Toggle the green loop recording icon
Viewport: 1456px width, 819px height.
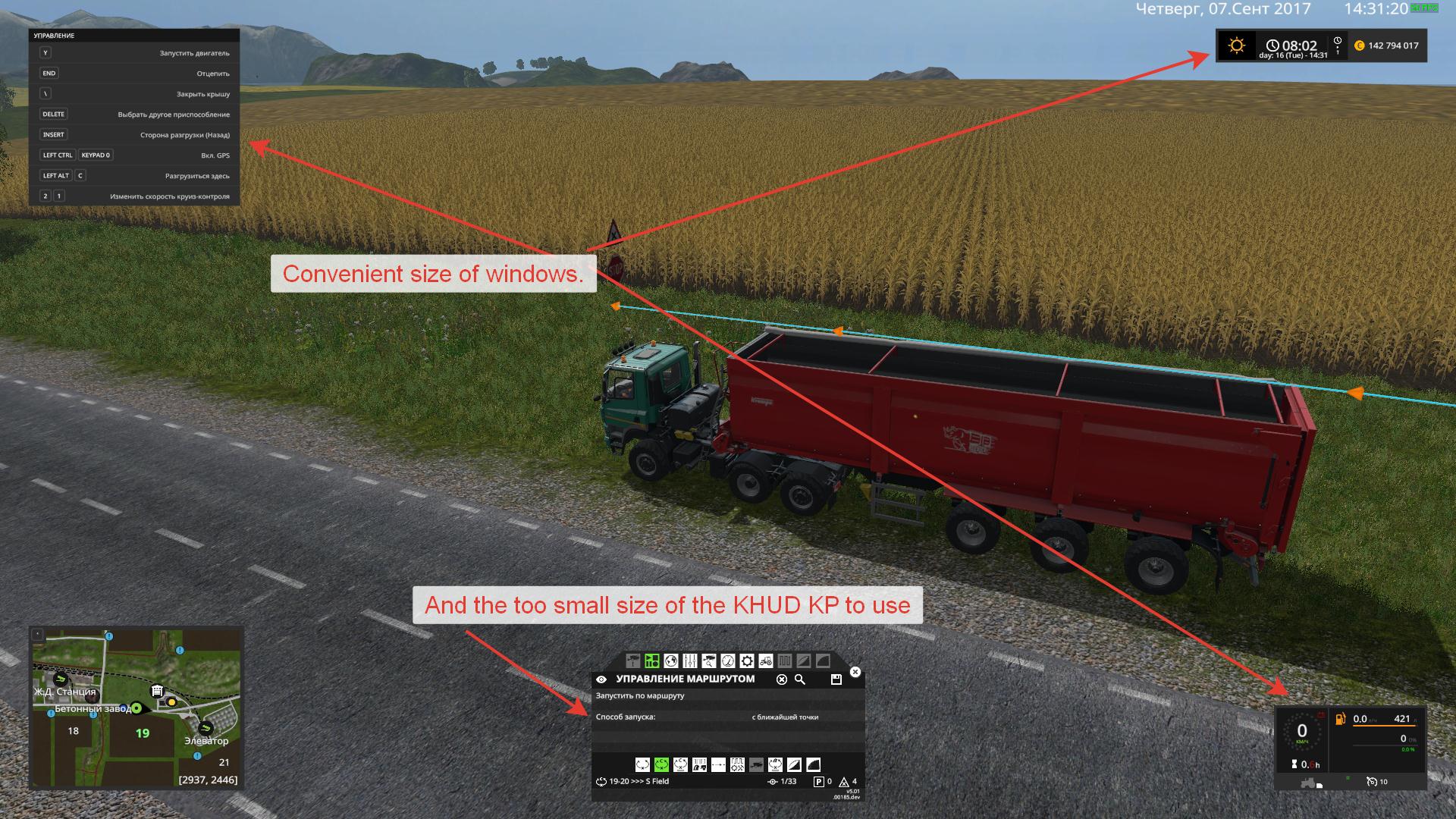661,765
